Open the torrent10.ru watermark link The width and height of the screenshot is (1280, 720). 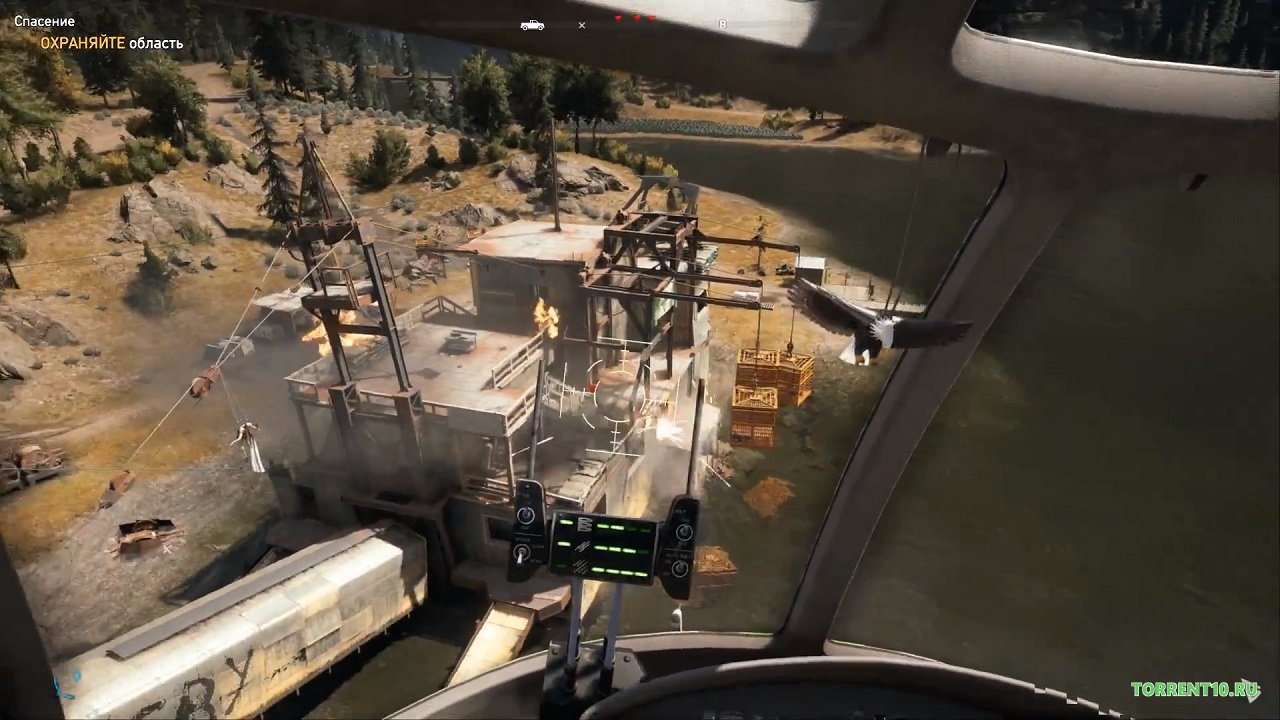click(x=1194, y=689)
